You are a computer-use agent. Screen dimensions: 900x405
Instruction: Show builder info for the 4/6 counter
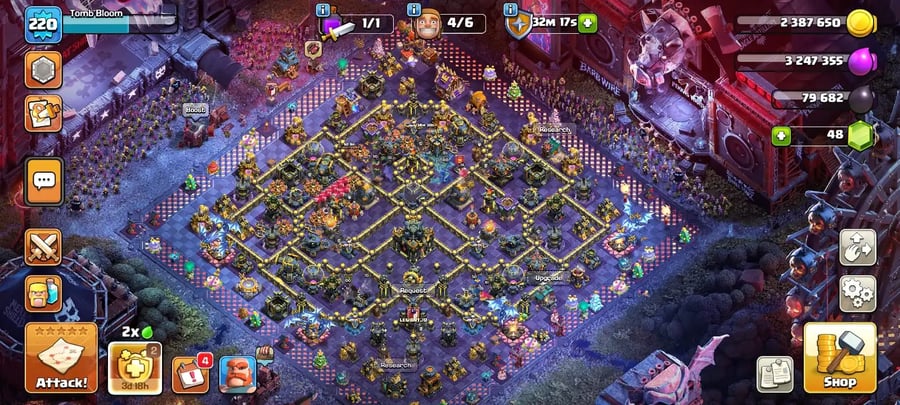[x=415, y=9]
